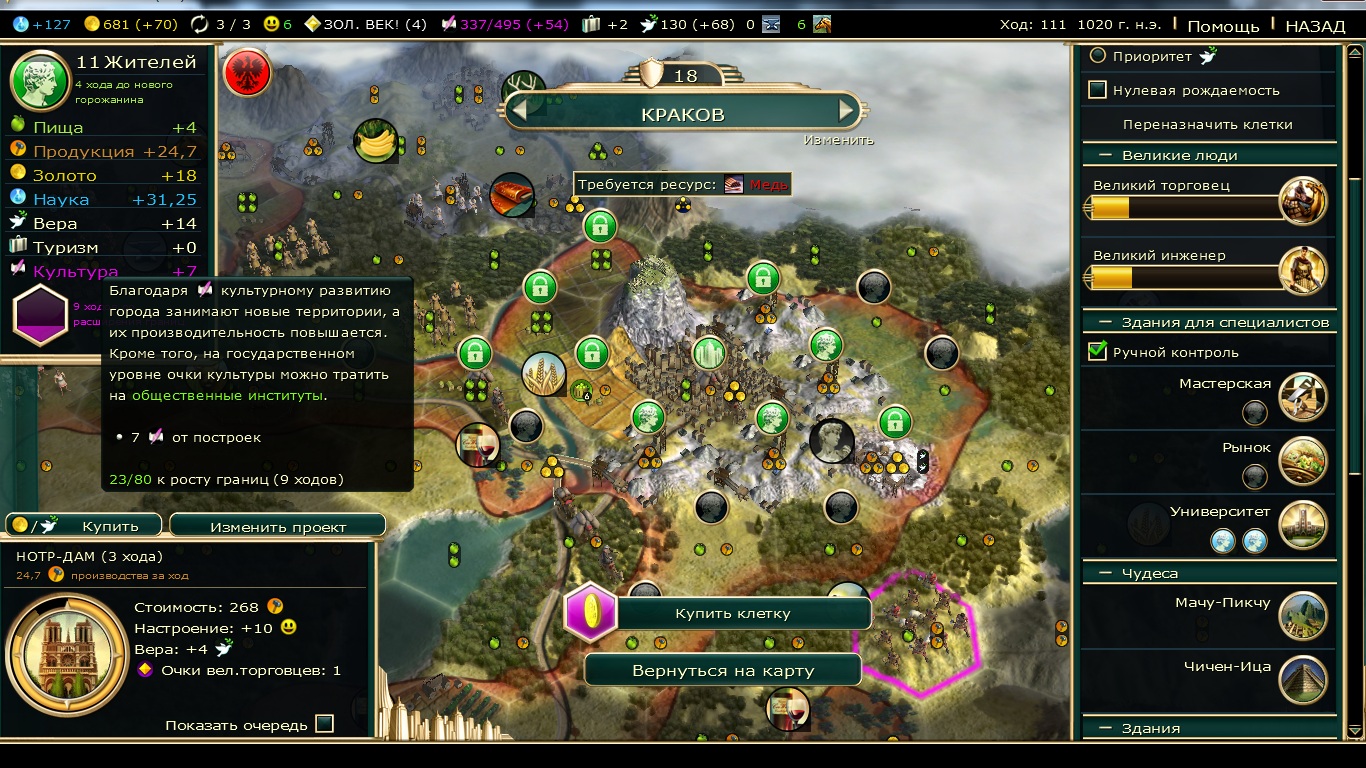Switch to the previous city arrow
The image size is (1366, 768).
click(x=519, y=109)
